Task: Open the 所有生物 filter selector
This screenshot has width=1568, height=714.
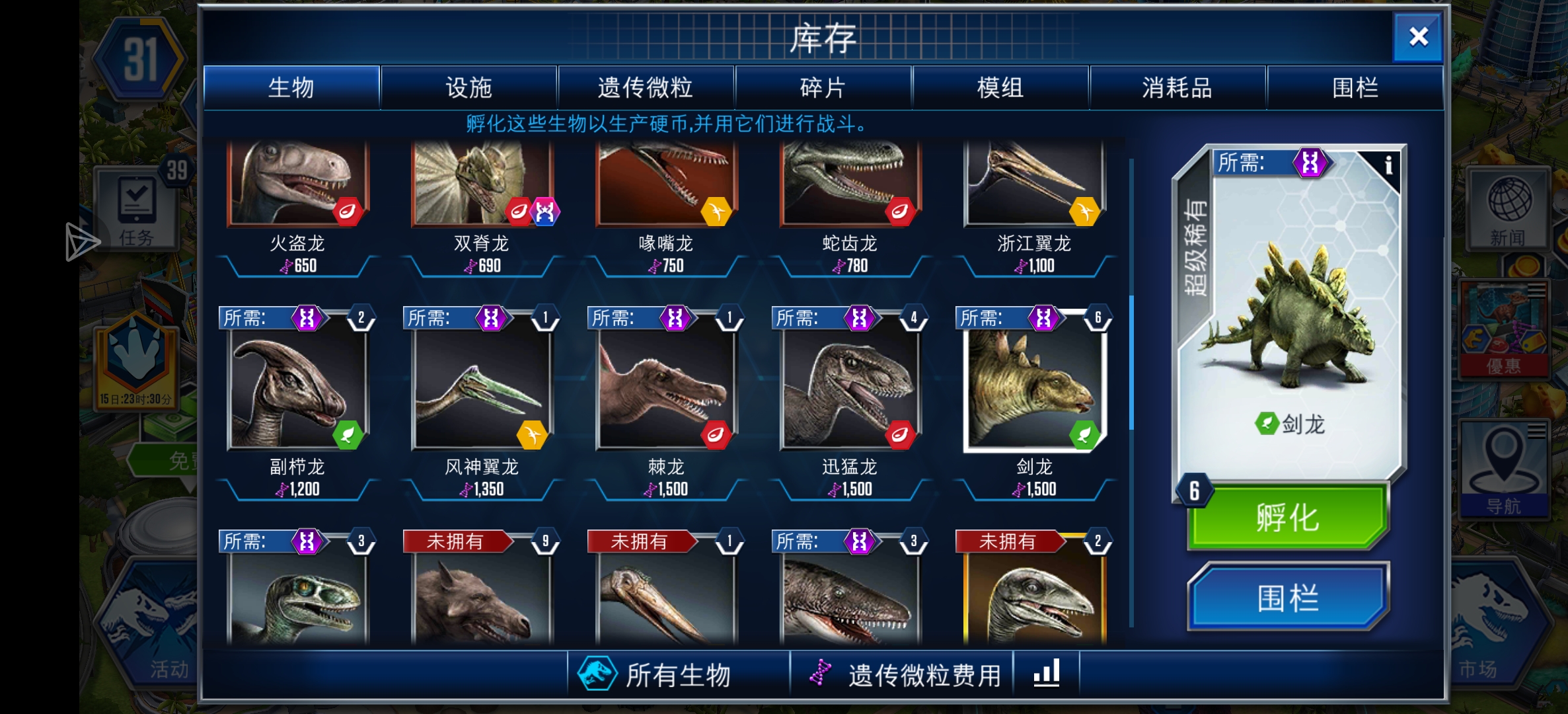Action: (x=681, y=672)
